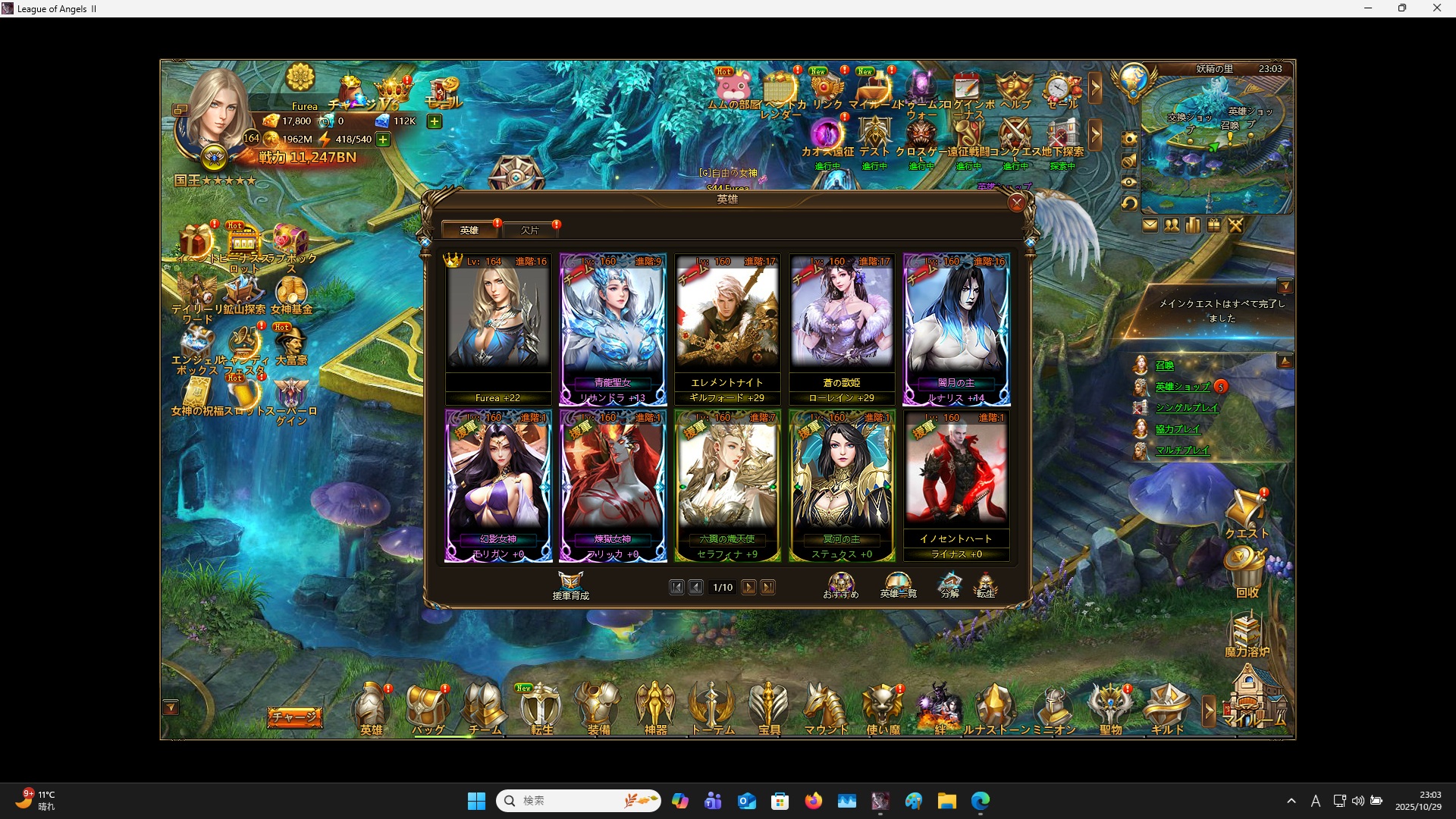
Task: Collapse the quest panel with yellow arrow
Action: click(x=1285, y=285)
